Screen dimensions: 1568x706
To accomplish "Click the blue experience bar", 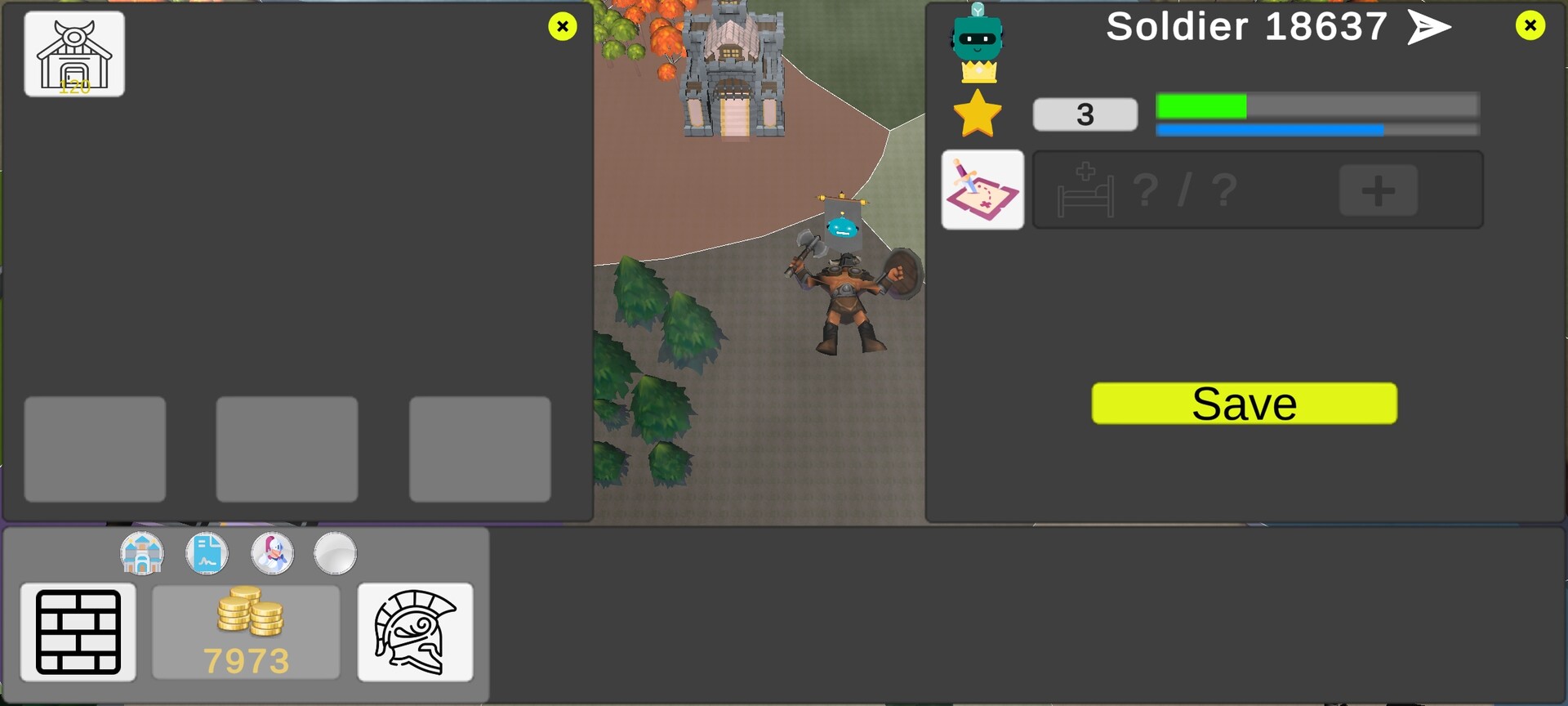I will tap(1316, 129).
